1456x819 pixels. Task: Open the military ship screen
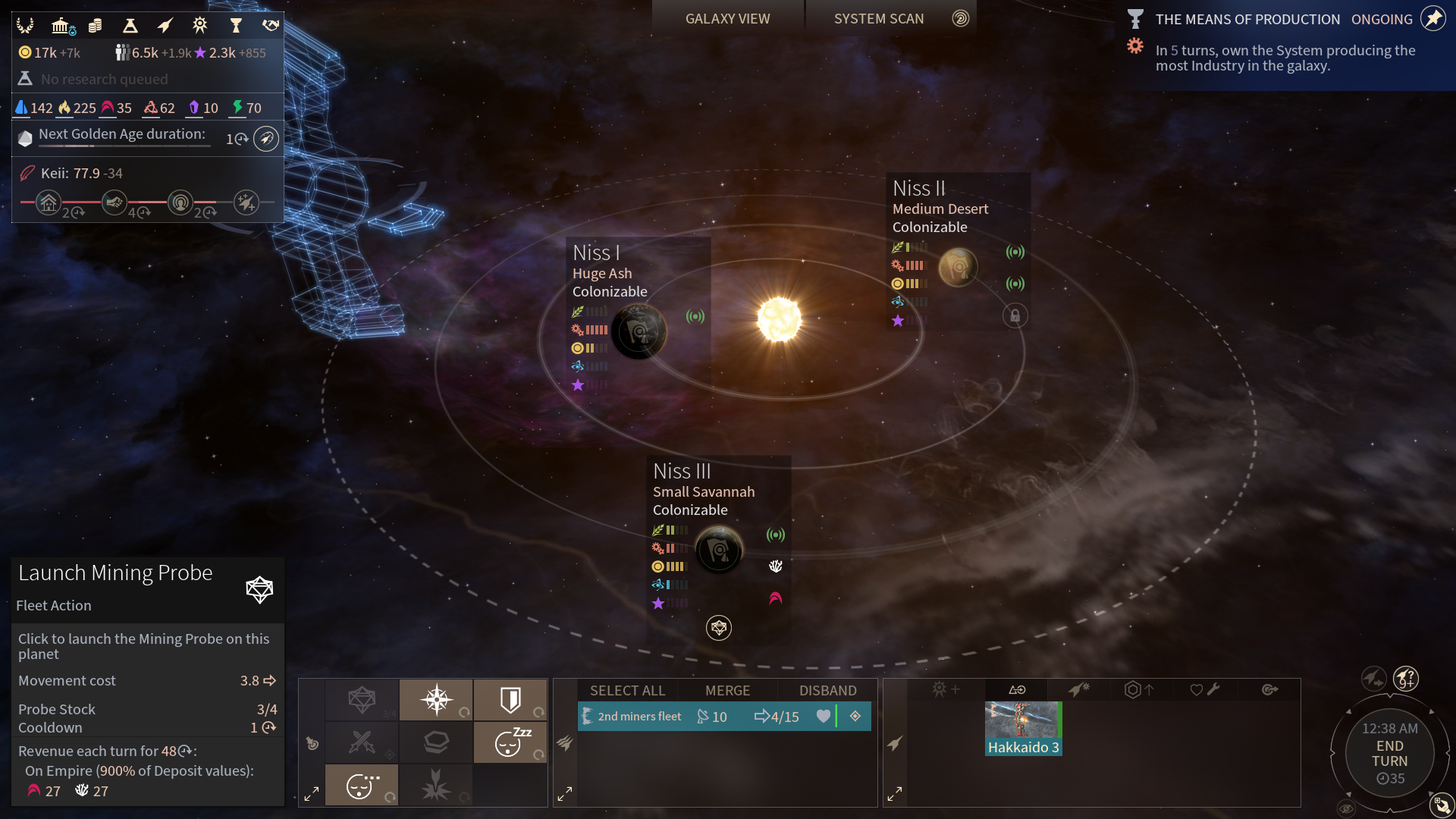pyautogui.click(x=165, y=26)
